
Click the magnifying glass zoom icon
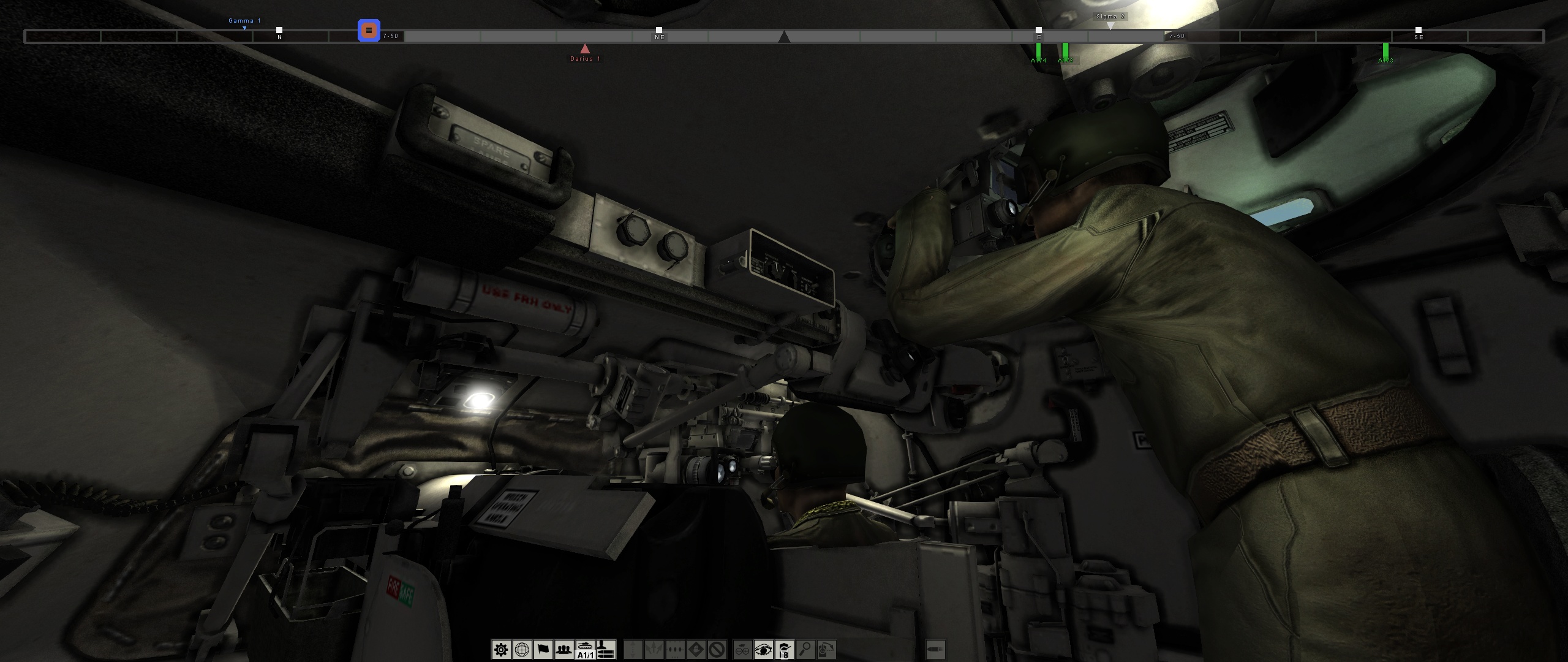(805, 649)
